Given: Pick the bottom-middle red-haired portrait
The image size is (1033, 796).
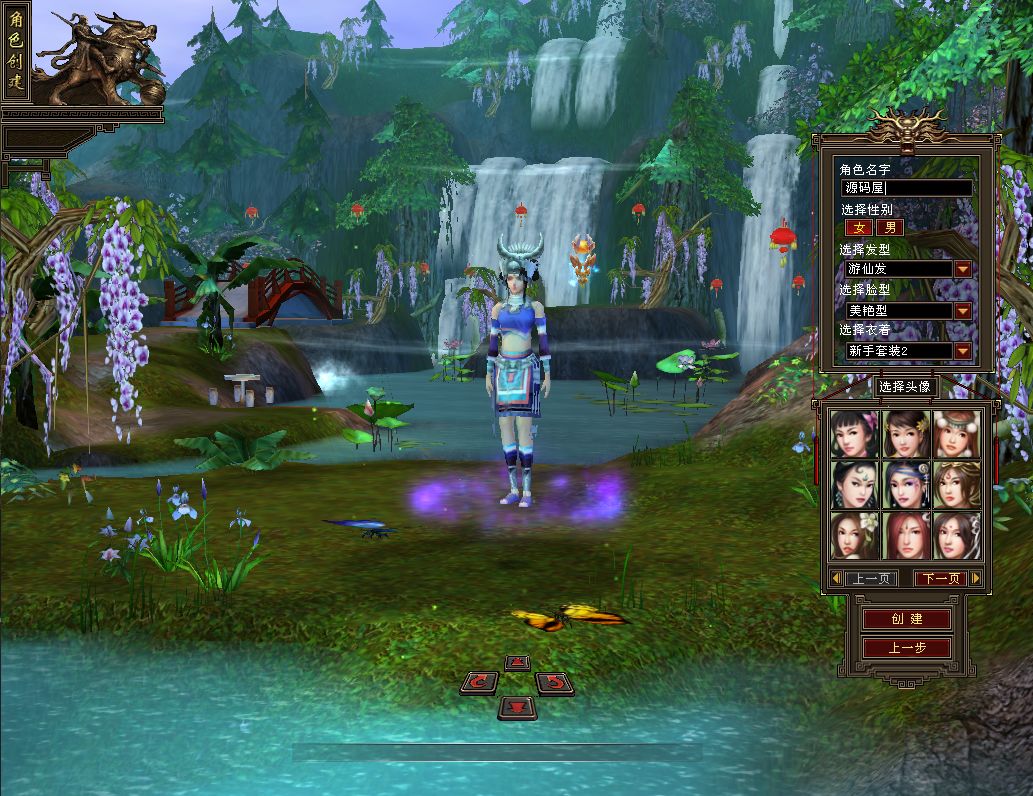Looking at the screenshot, I should click(906, 536).
